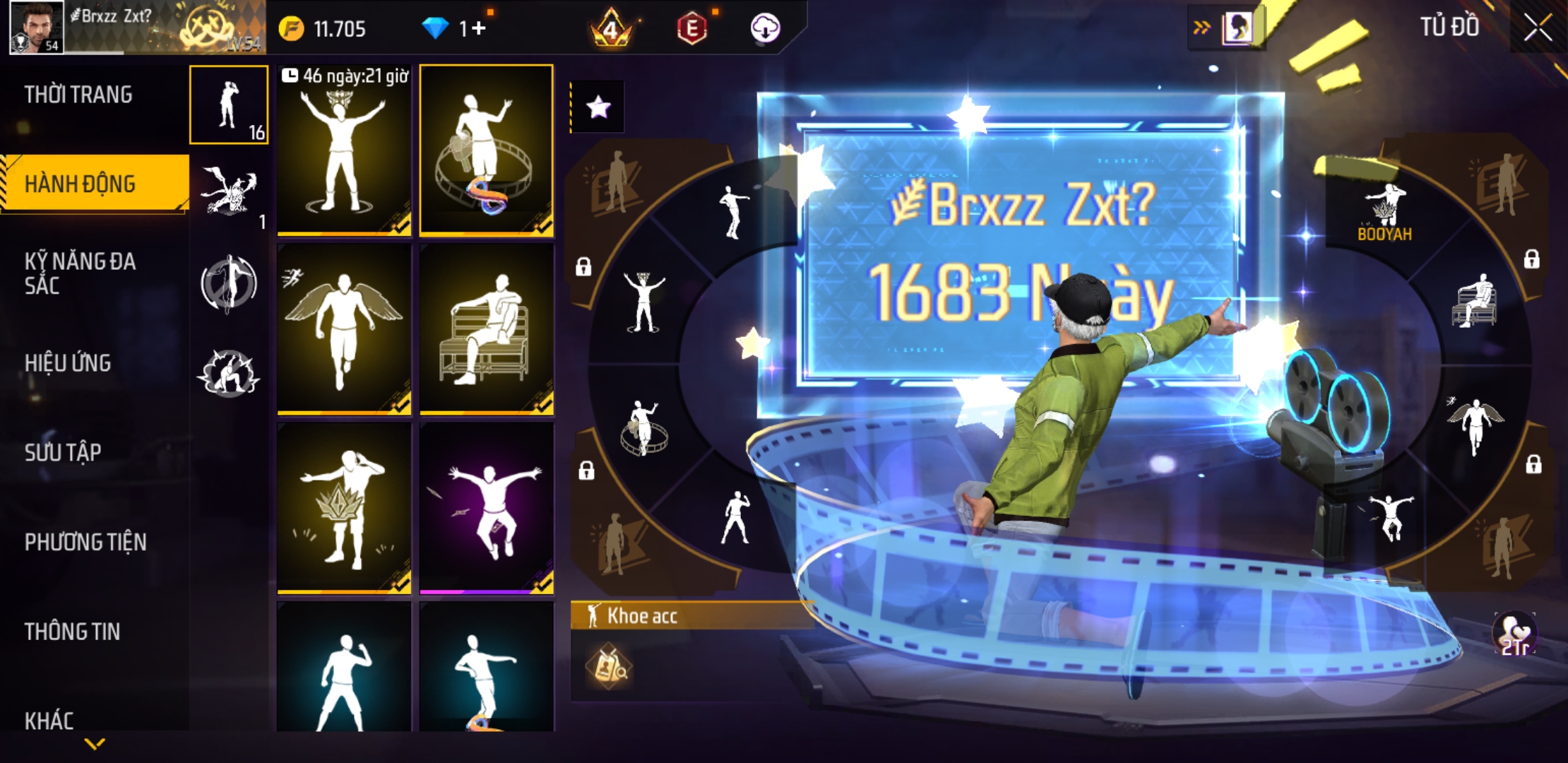Go to KỸ NĂNG ĐA SẮC section
The width and height of the screenshot is (1568, 763).
[80, 273]
